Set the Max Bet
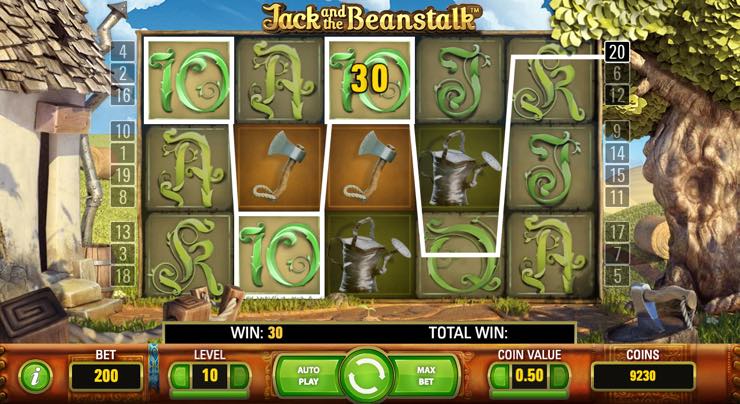740x404 pixels. tap(426, 376)
